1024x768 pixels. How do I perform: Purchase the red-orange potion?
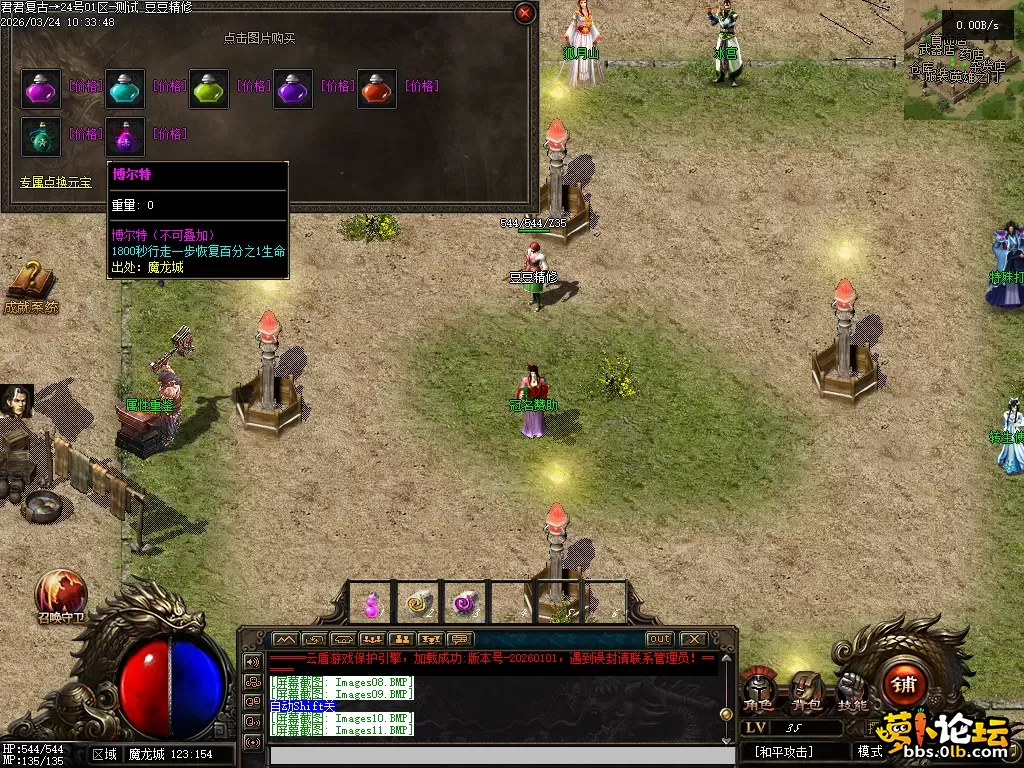tap(377, 89)
